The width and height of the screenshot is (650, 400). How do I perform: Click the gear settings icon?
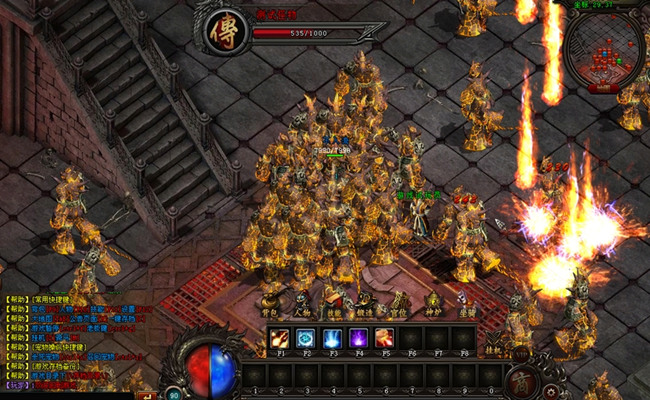coord(552,390)
